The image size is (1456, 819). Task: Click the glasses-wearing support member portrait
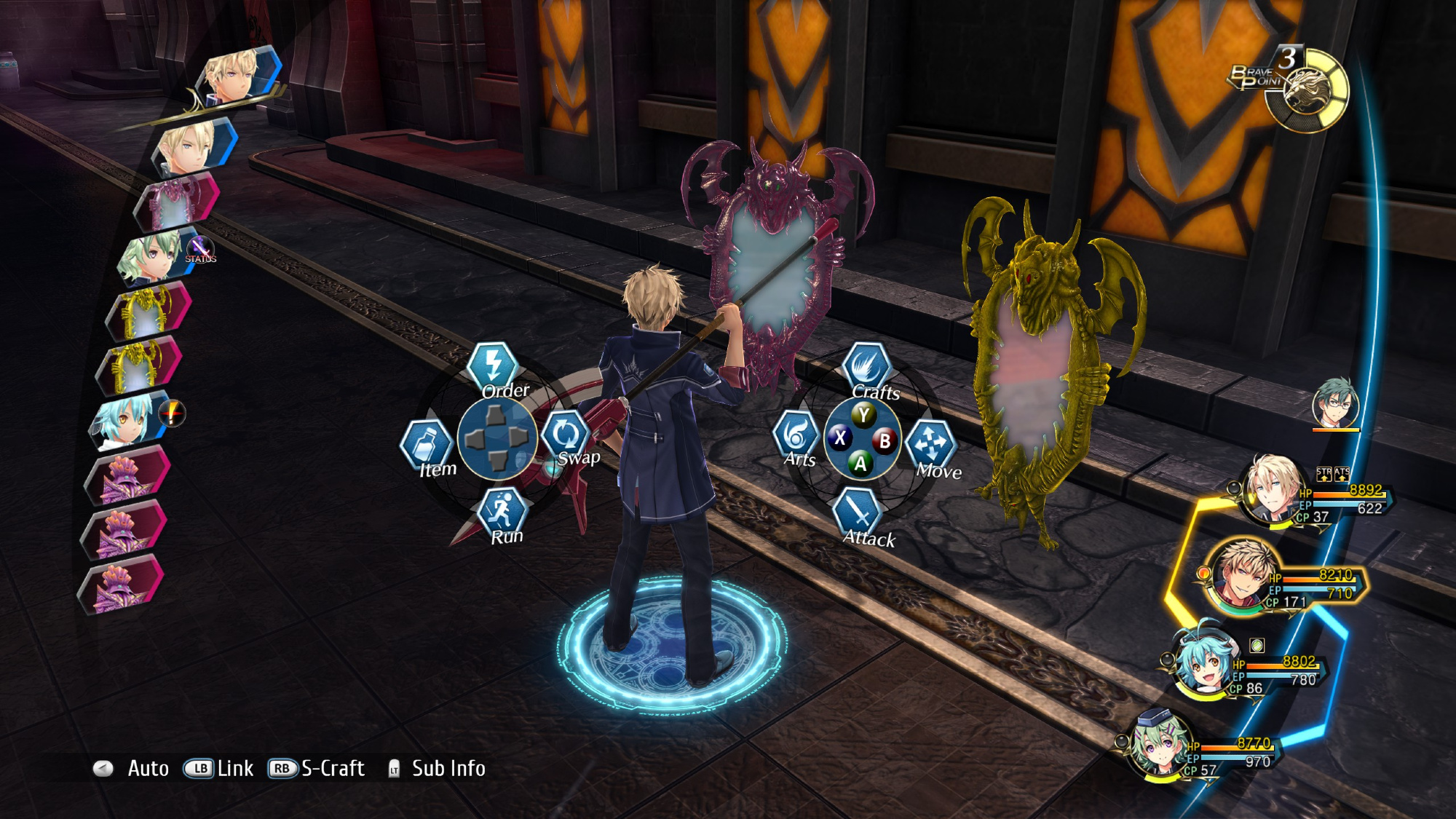tap(1335, 403)
